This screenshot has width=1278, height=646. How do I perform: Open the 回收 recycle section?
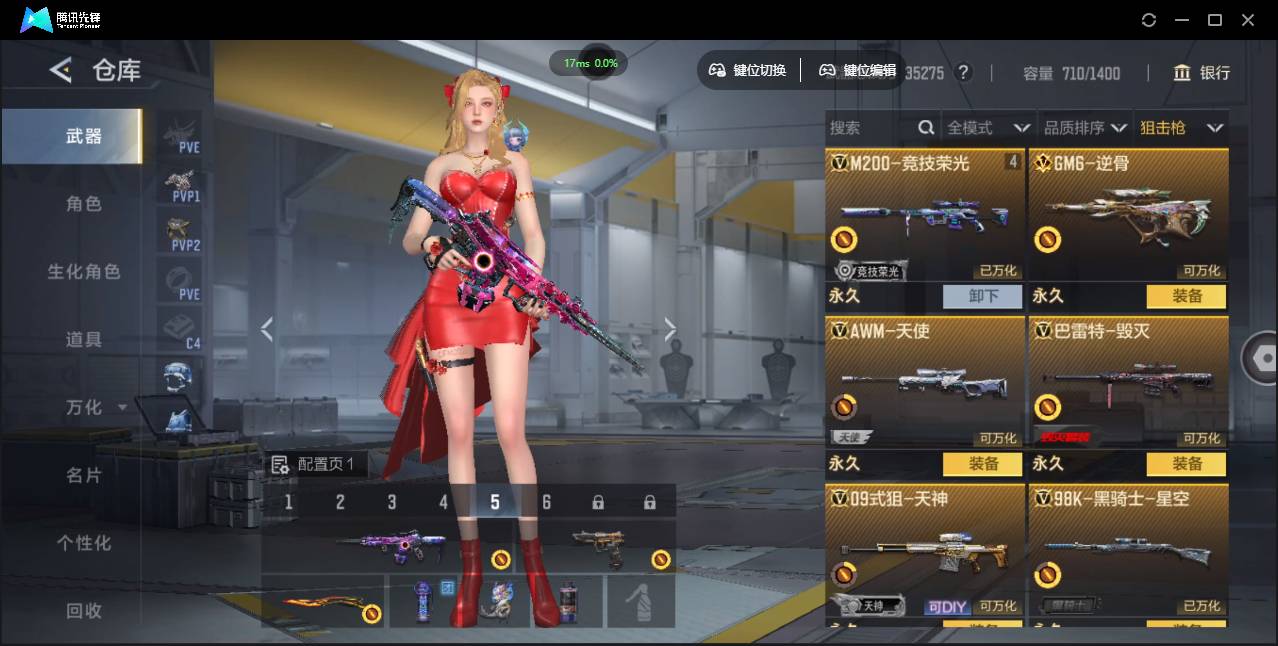84,610
